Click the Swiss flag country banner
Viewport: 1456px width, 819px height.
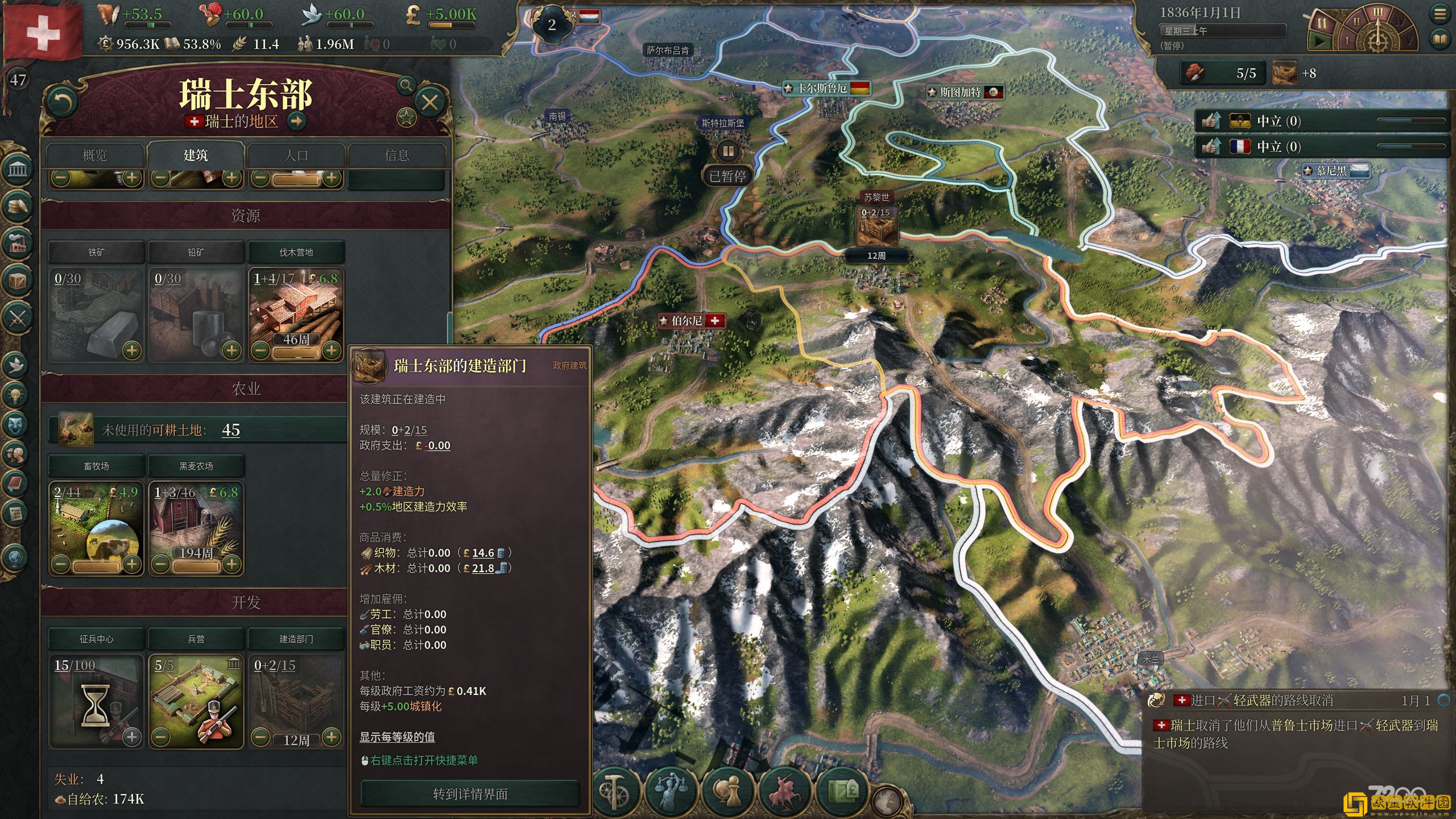coord(43,31)
